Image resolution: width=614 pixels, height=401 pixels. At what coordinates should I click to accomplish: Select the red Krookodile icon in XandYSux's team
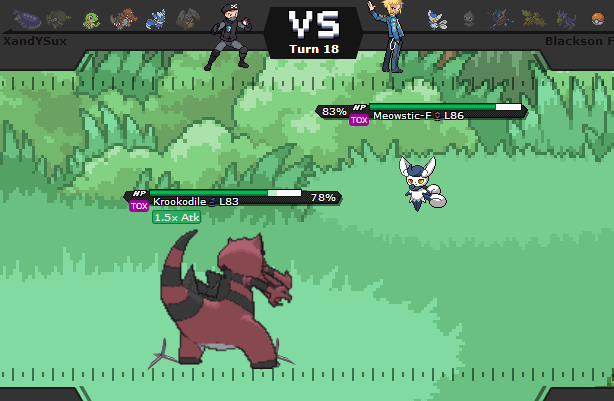(x=122, y=17)
